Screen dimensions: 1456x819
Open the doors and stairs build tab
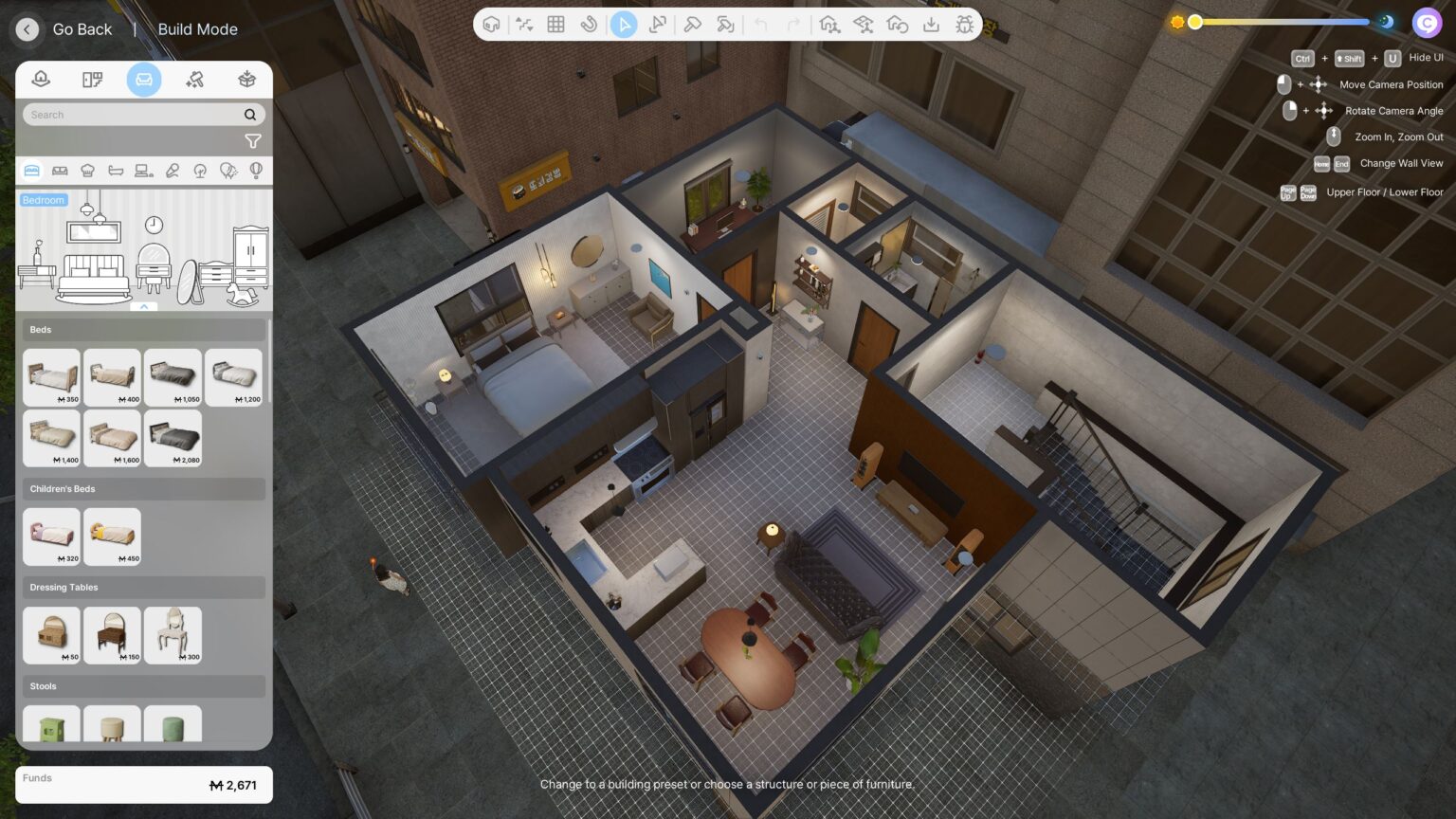(92, 80)
